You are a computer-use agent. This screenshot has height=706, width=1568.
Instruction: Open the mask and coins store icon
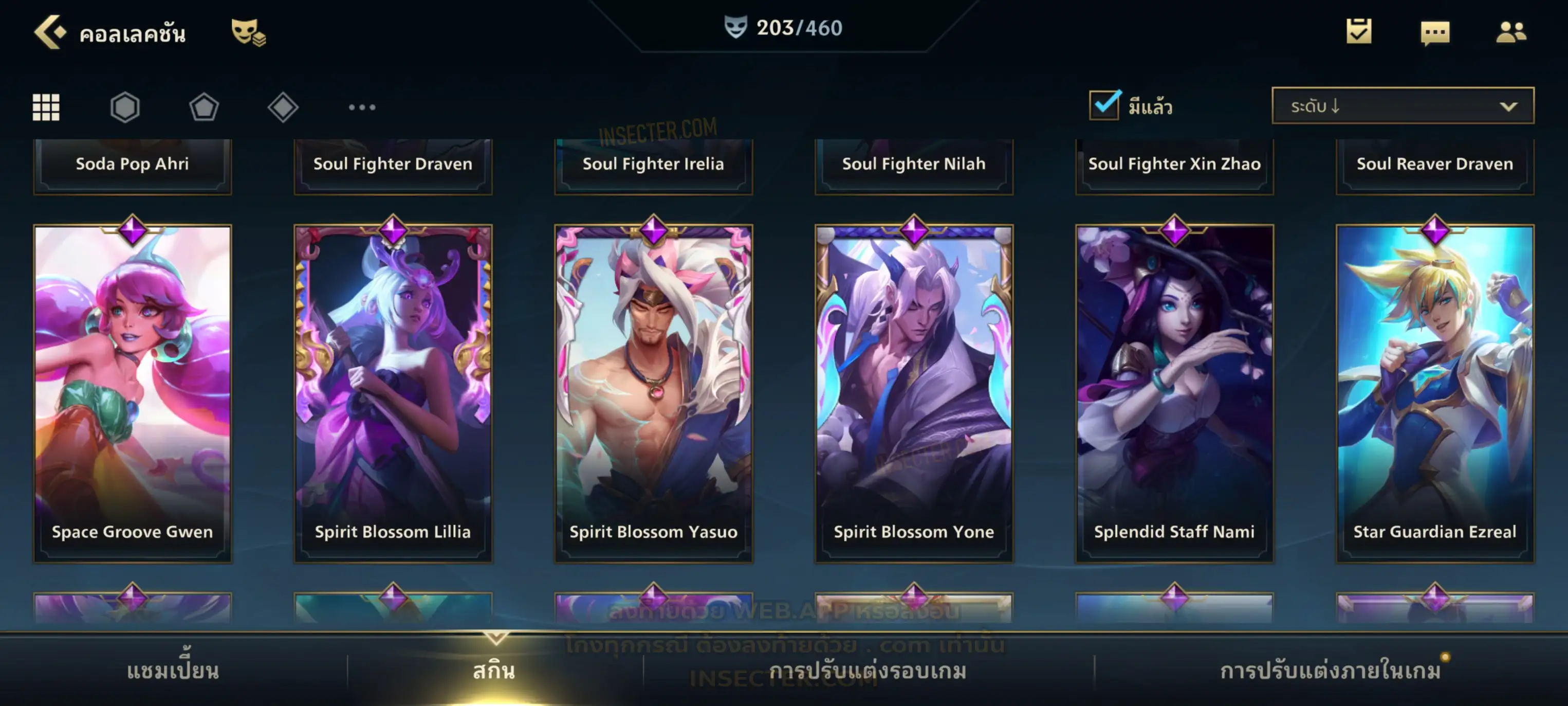click(x=248, y=32)
